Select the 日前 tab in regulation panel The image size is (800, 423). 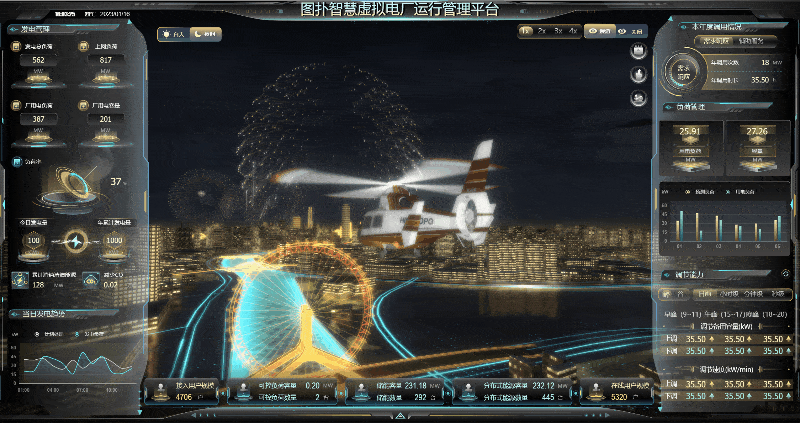click(705, 295)
